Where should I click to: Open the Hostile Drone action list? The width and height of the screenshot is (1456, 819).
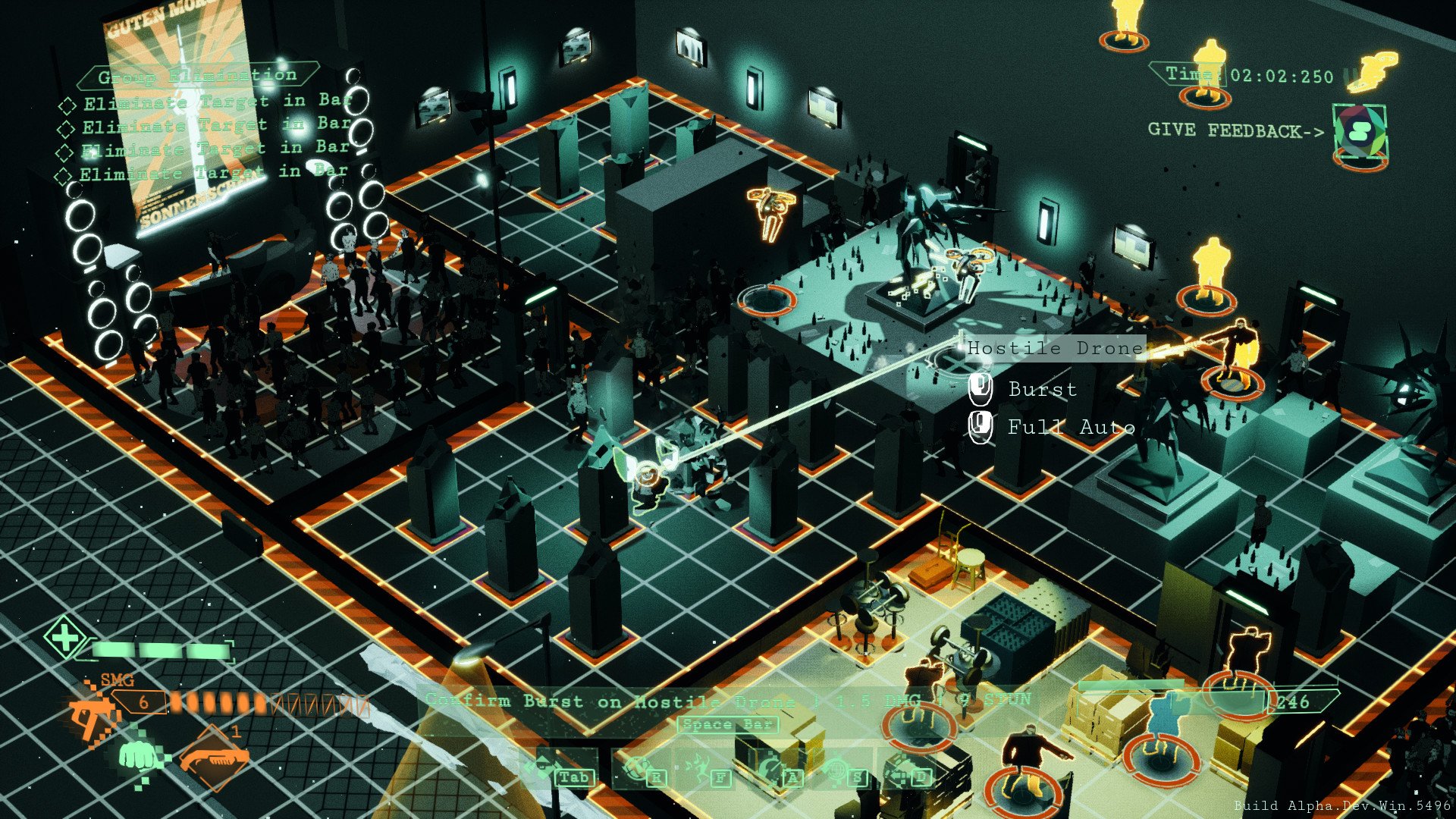[x=1053, y=348]
